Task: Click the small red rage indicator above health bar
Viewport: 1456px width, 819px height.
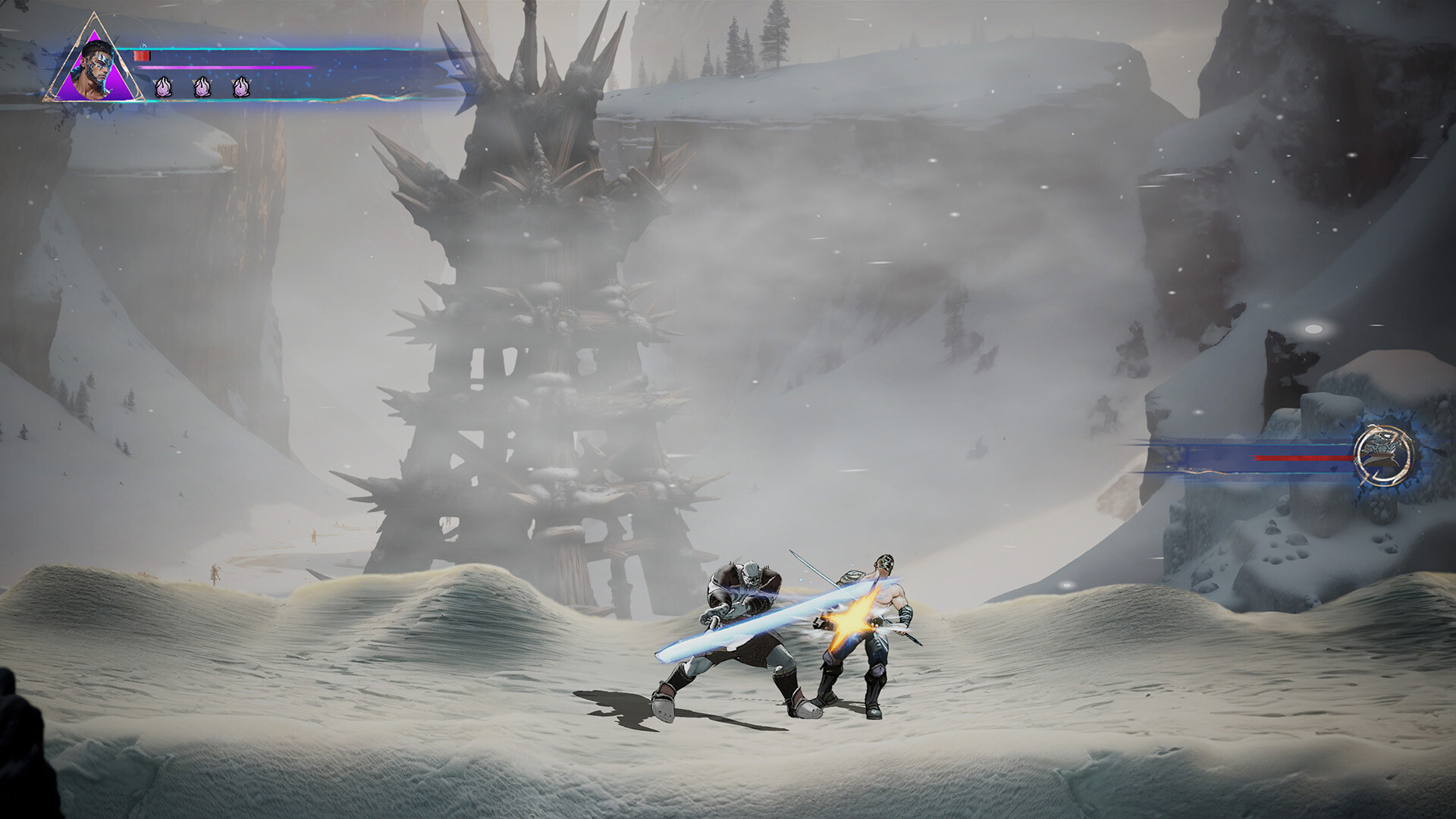Action: click(142, 56)
